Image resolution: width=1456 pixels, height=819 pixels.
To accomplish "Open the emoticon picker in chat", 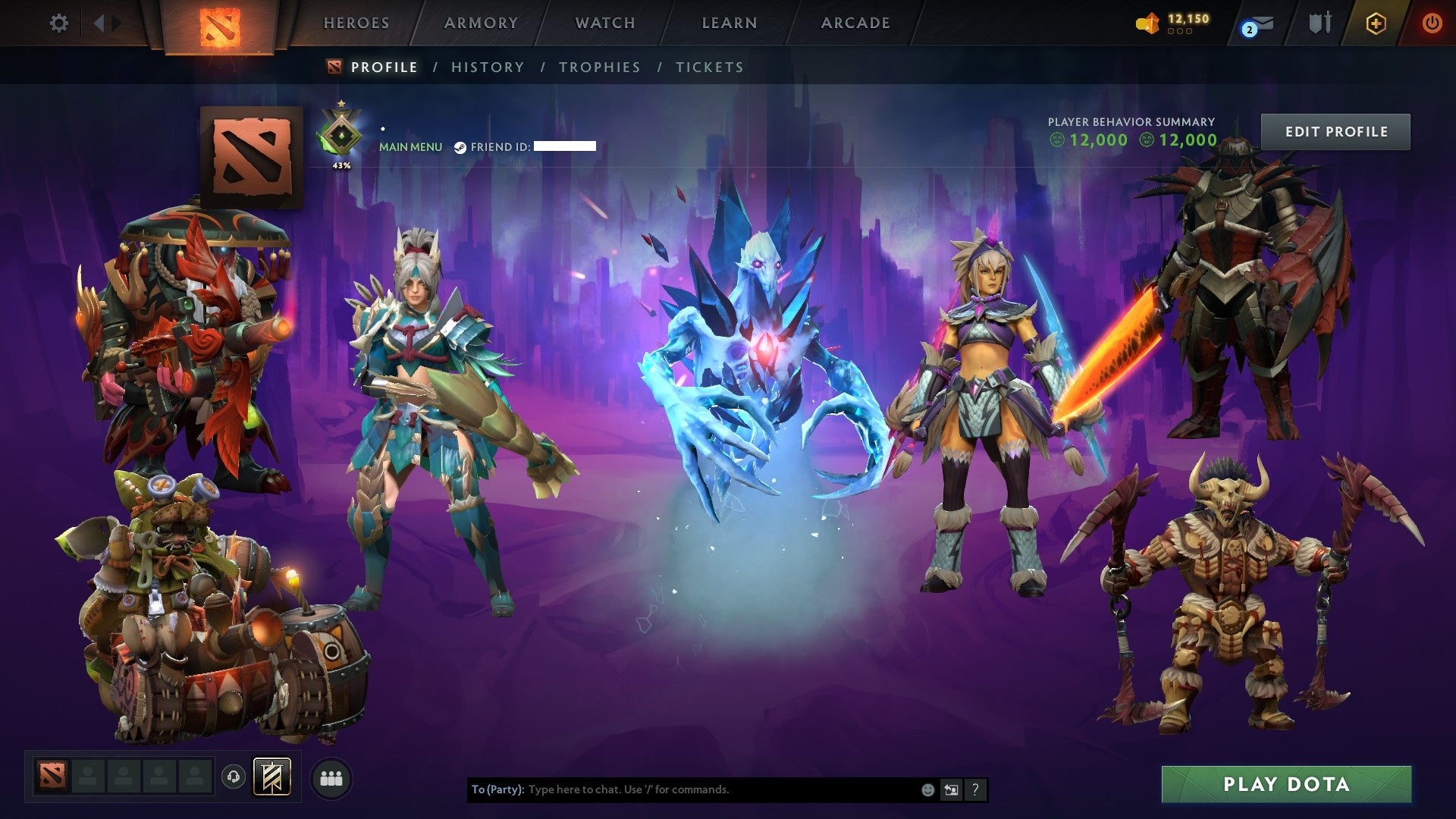I will click(x=927, y=789).
